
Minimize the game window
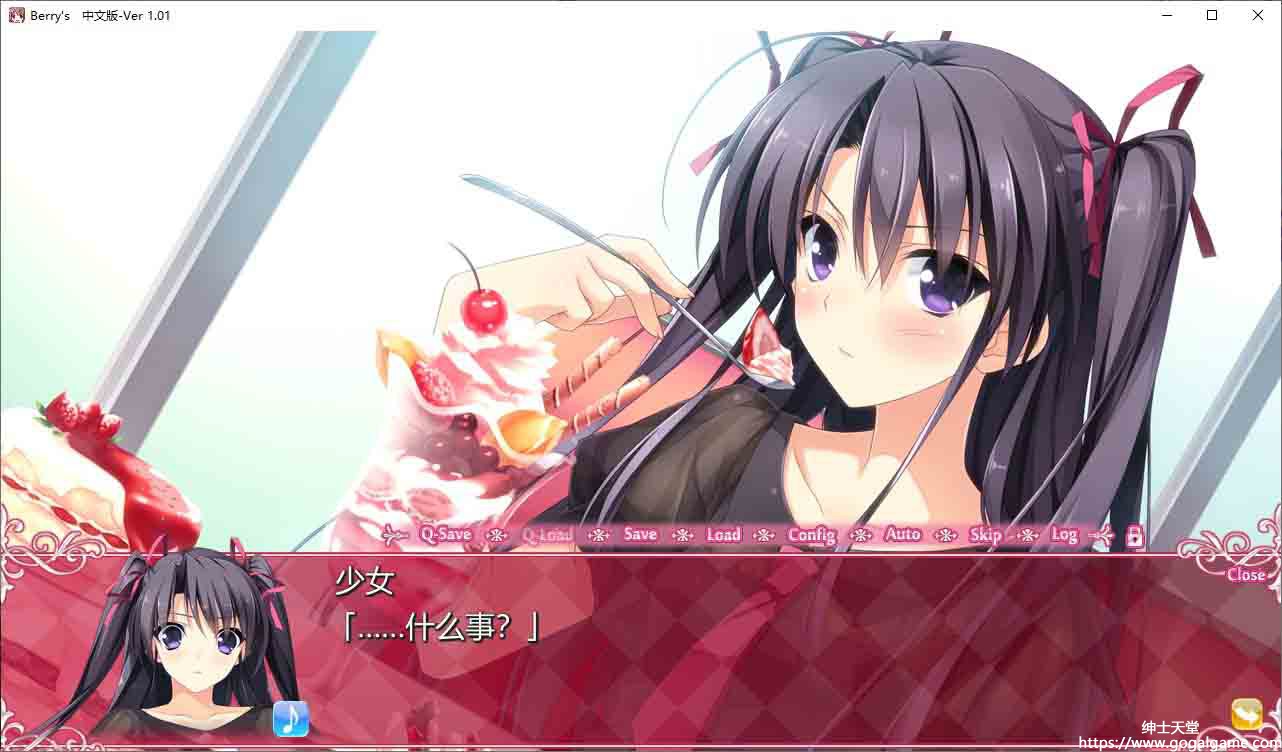(x=1167, y=15)
